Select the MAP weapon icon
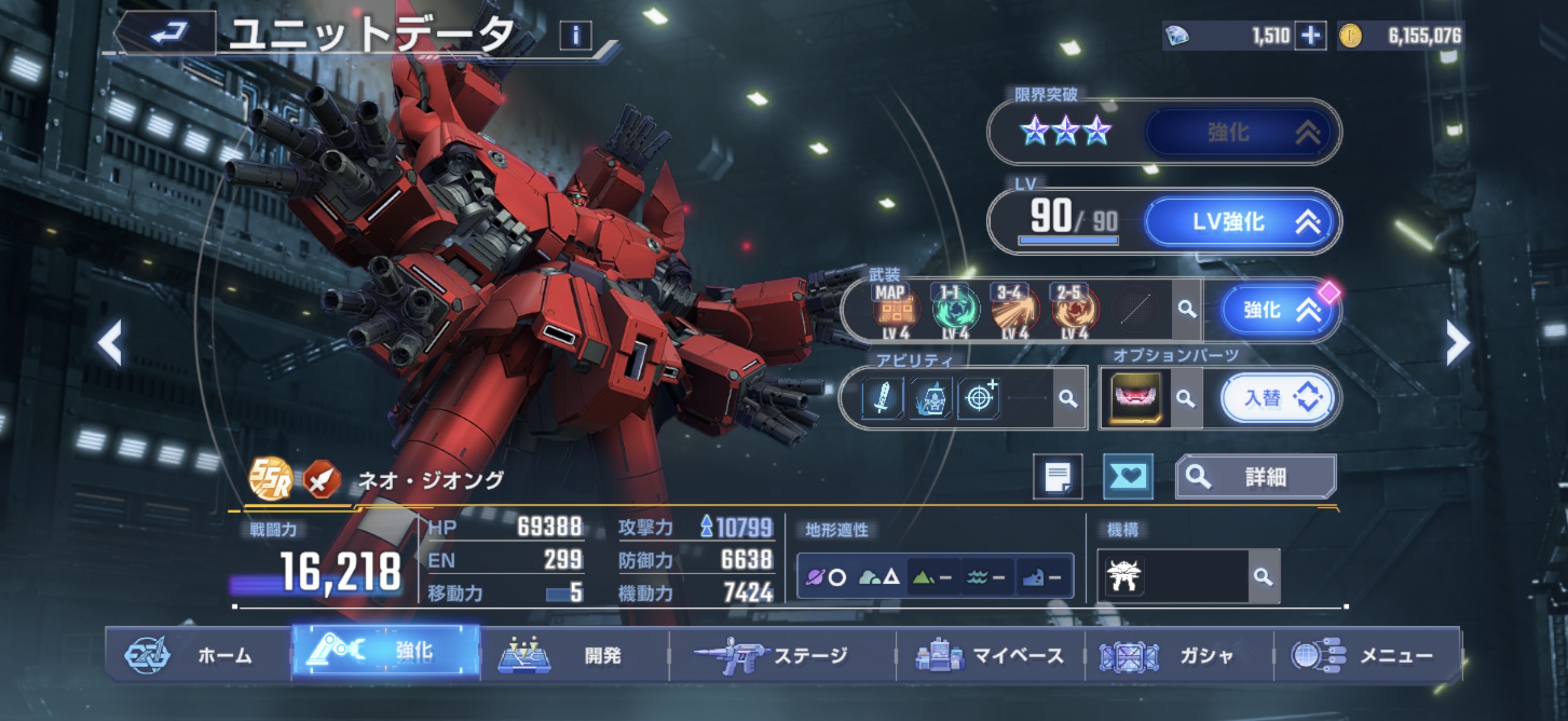 [x=895, y=311]
